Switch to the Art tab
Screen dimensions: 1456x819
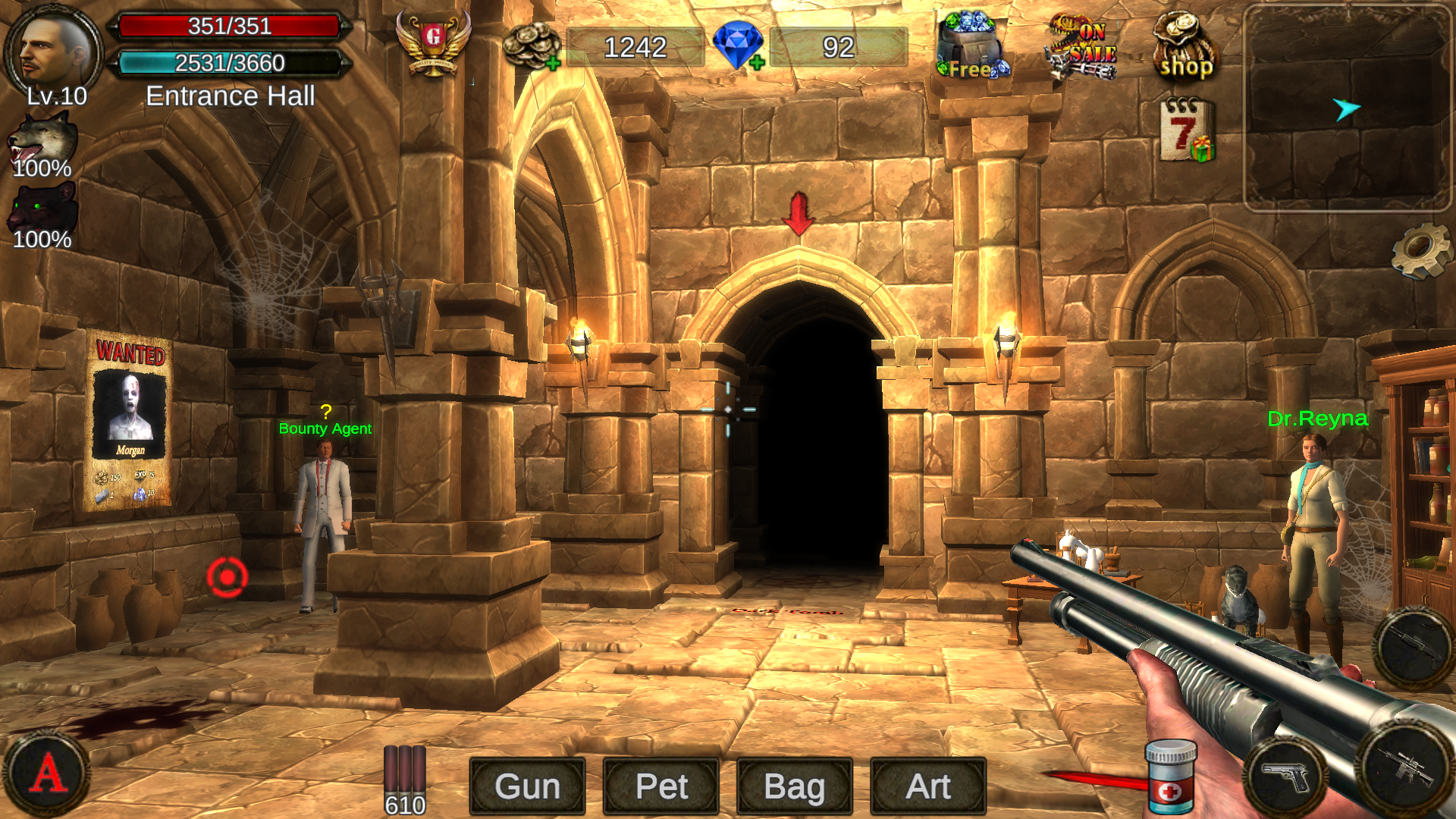pyautogui.click(x=927, y=786)
